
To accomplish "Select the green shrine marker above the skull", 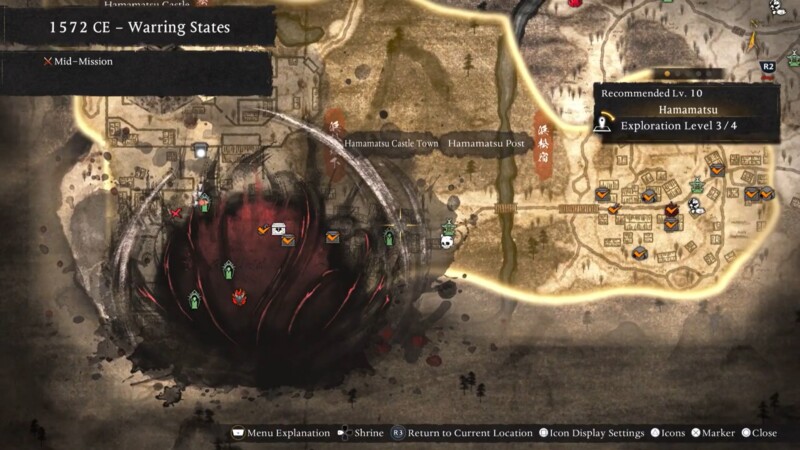I will pos(449,228).
